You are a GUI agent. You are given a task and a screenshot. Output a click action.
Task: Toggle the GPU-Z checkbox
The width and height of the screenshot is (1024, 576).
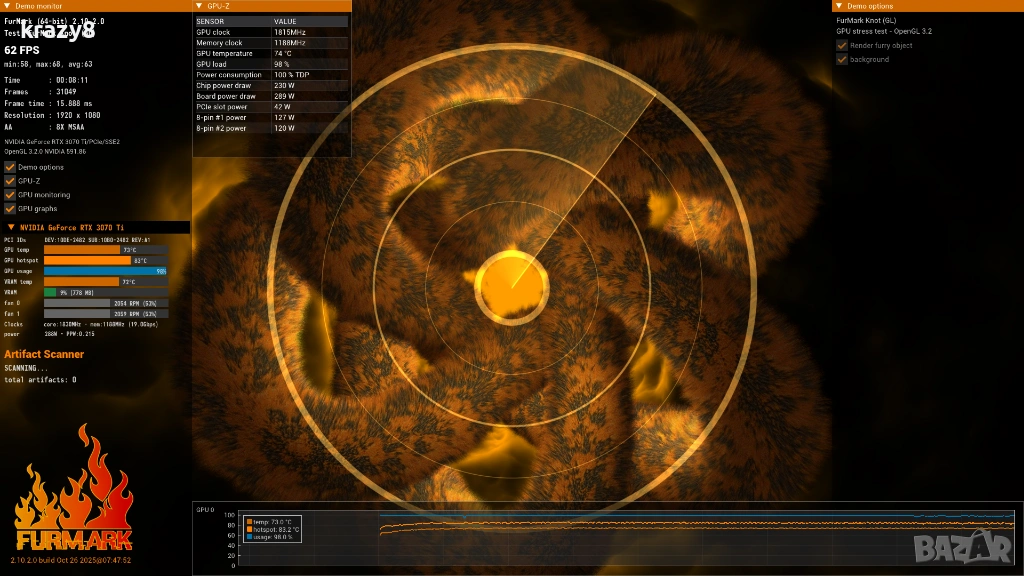tap(10, 181)
